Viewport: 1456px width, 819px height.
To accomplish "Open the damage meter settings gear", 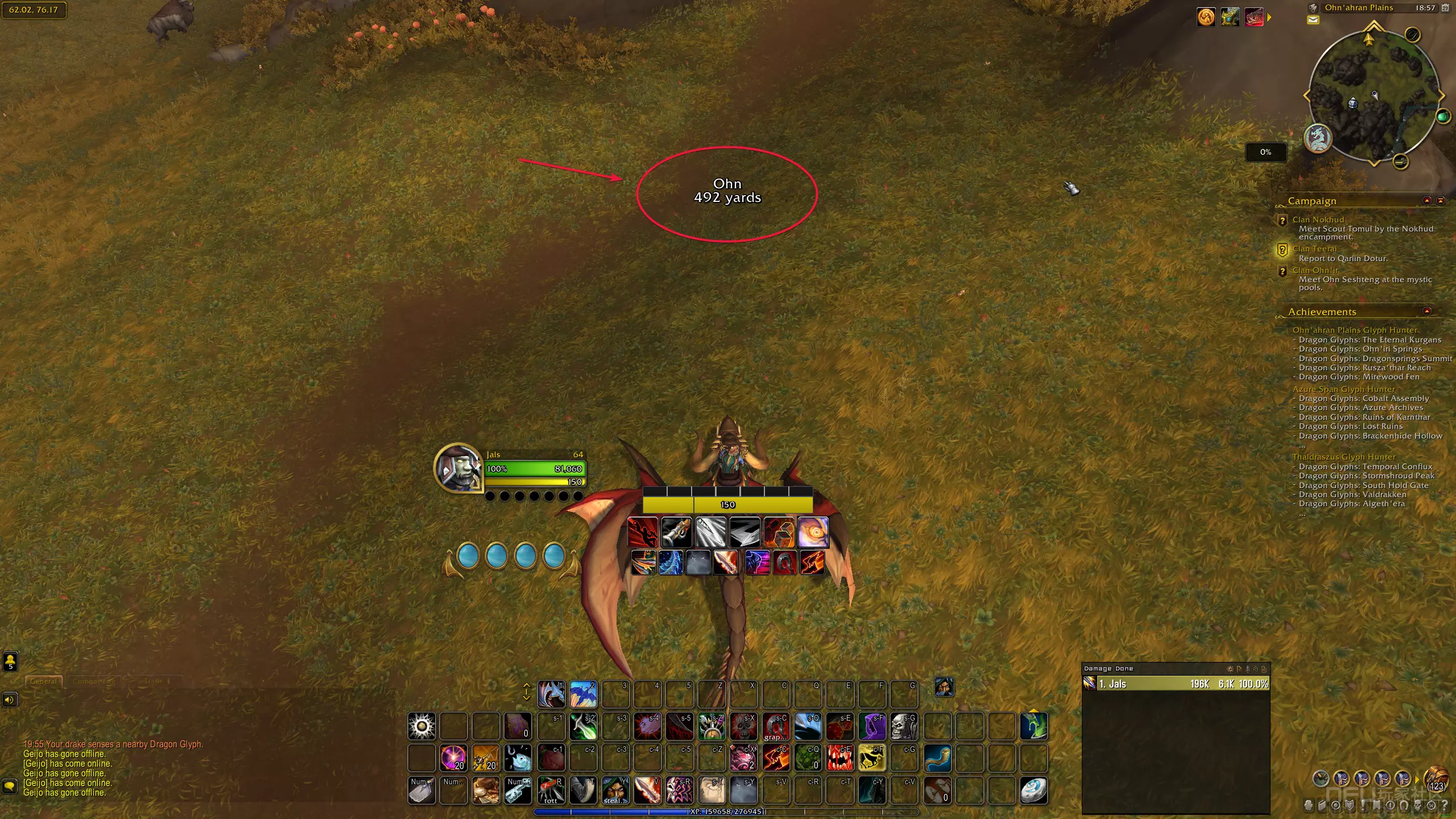I will (1230, 669).
